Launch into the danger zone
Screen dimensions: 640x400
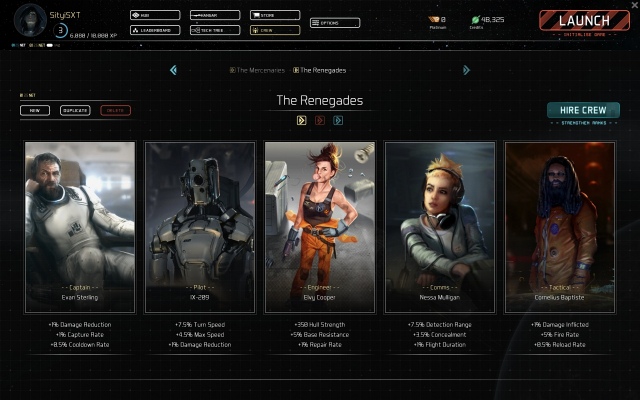[584, 21]
